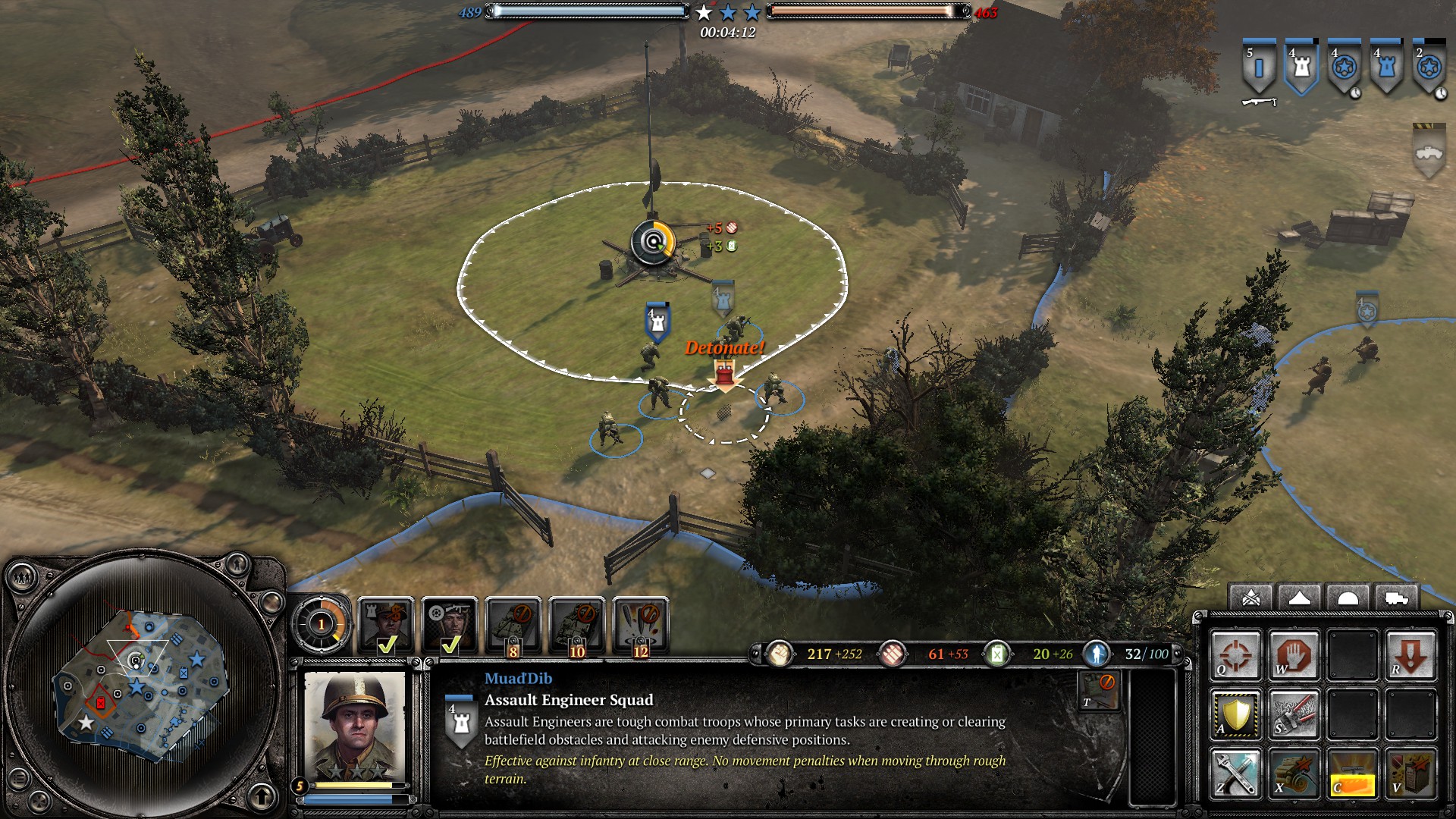Image resolution: width=1456 pixels, height=819 pixels.
Task: Order retreat with the red arrow button
Action: coord(1410,655)
